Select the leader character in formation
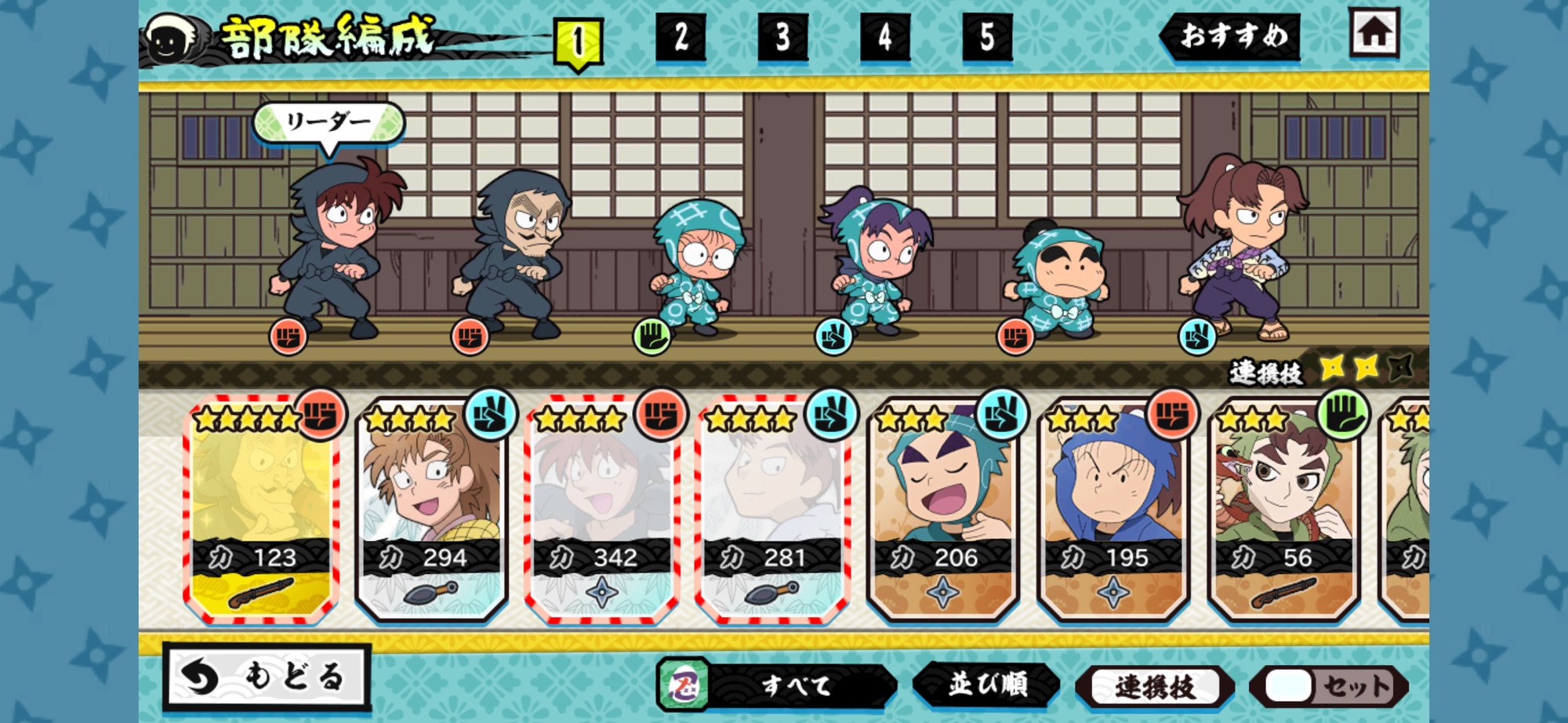Image resolution: width=1568 pixels, height=723 pixels. [333, 247]
